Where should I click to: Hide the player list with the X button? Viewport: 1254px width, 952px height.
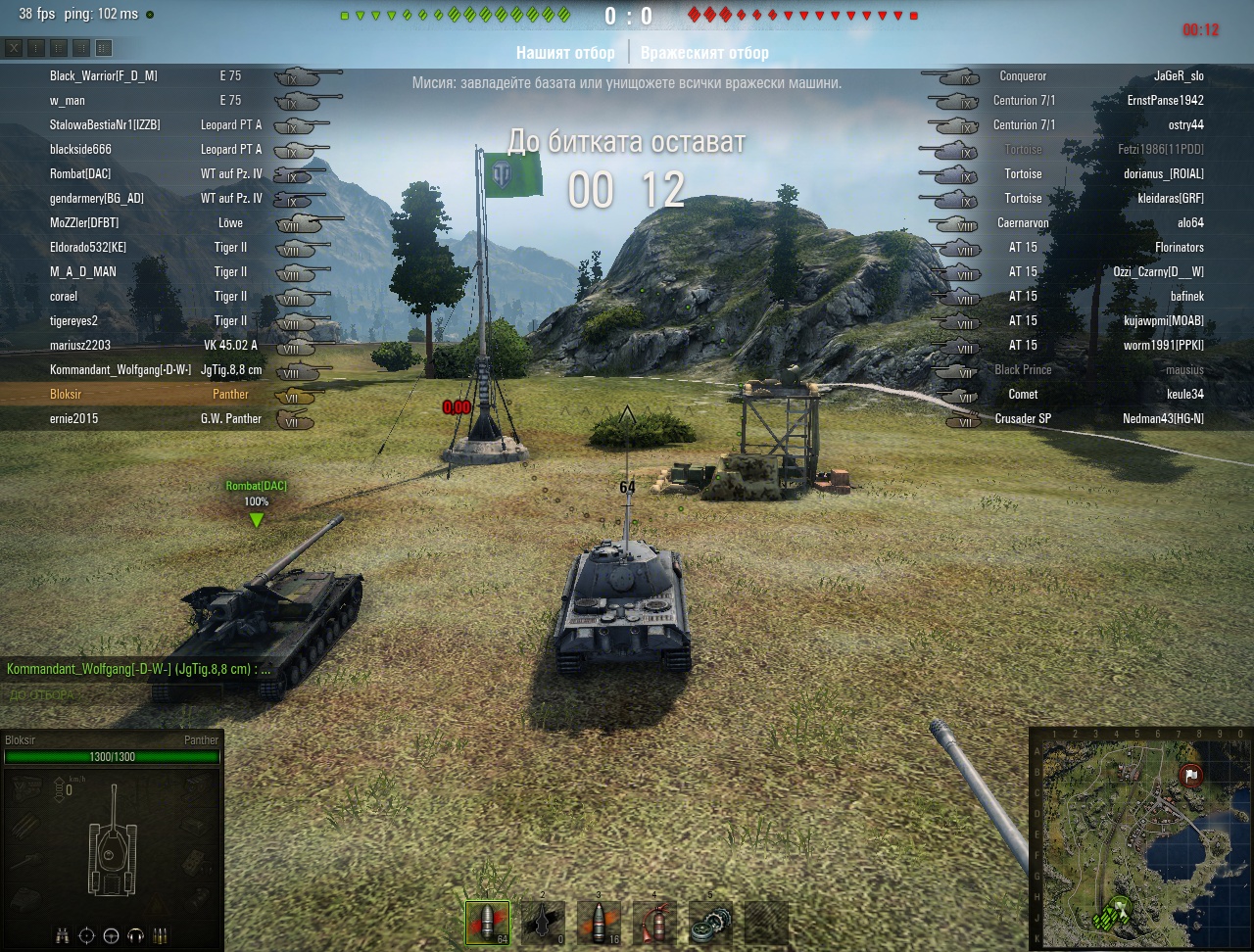pos(14,48)
